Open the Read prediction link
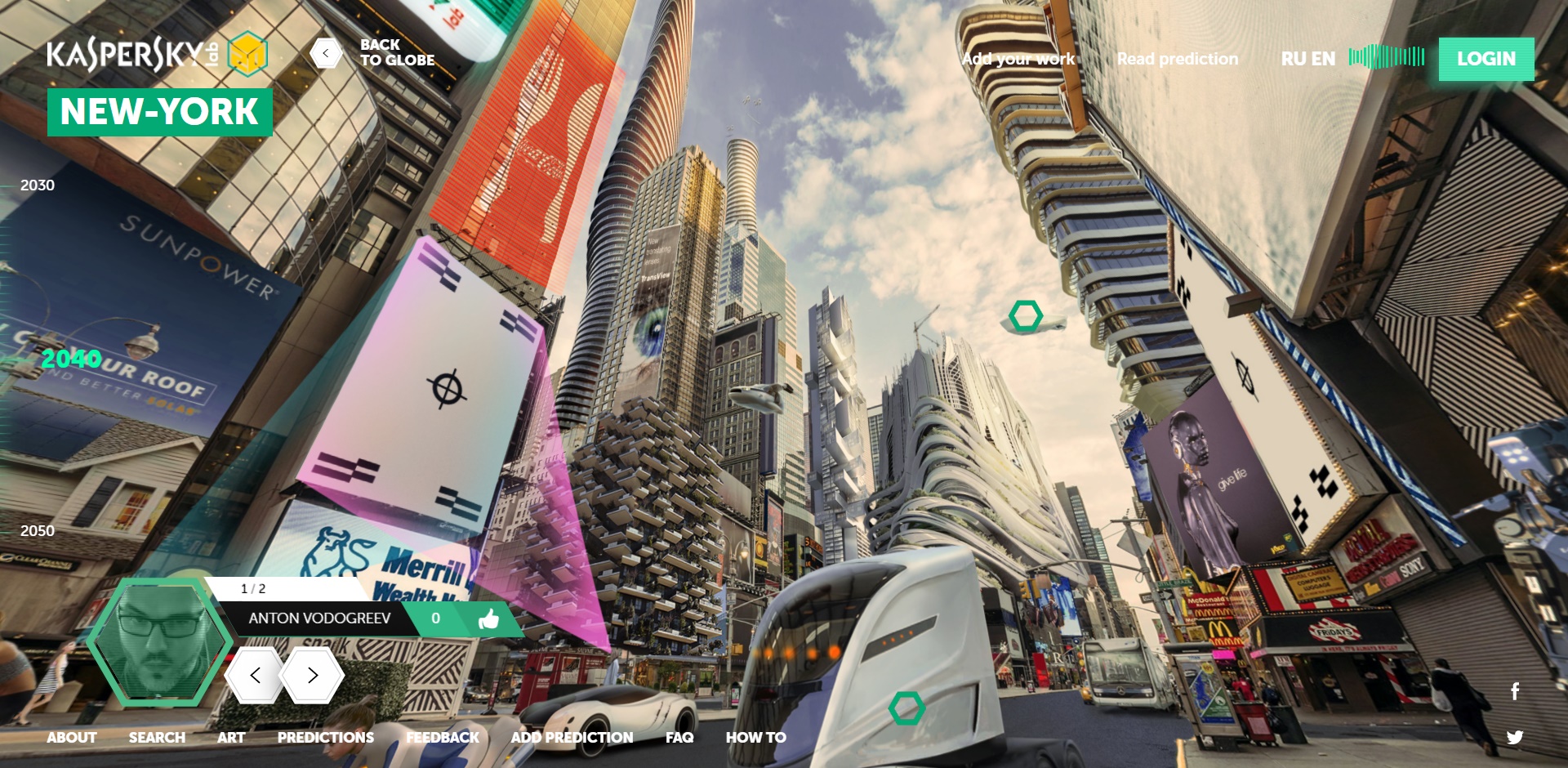Screen dimensions: 1568x768 coord(1177,59)
